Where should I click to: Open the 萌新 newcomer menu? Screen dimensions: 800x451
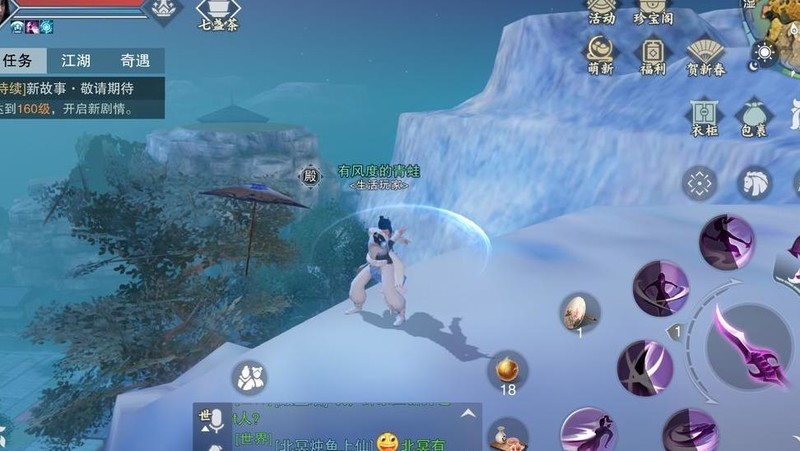[602, 52]
